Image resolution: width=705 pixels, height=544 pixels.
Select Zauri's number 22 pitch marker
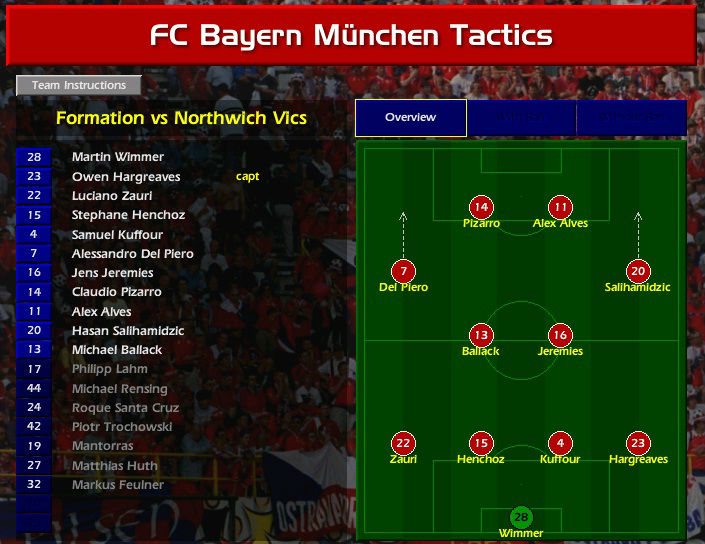click(x=403, y=443)
